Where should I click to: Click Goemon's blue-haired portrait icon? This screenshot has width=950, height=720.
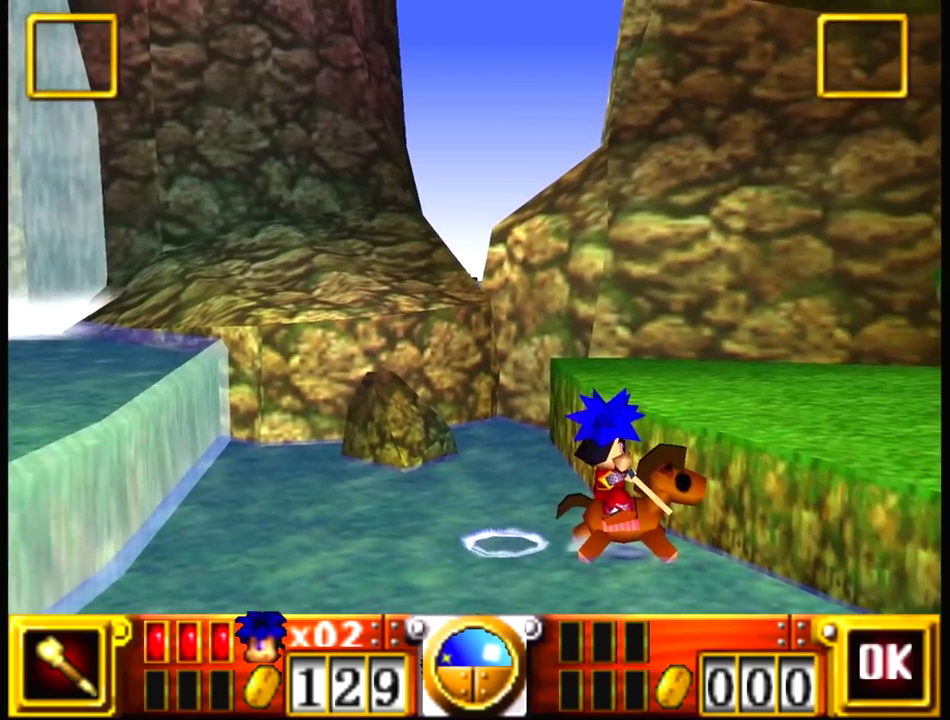[261, 637]
